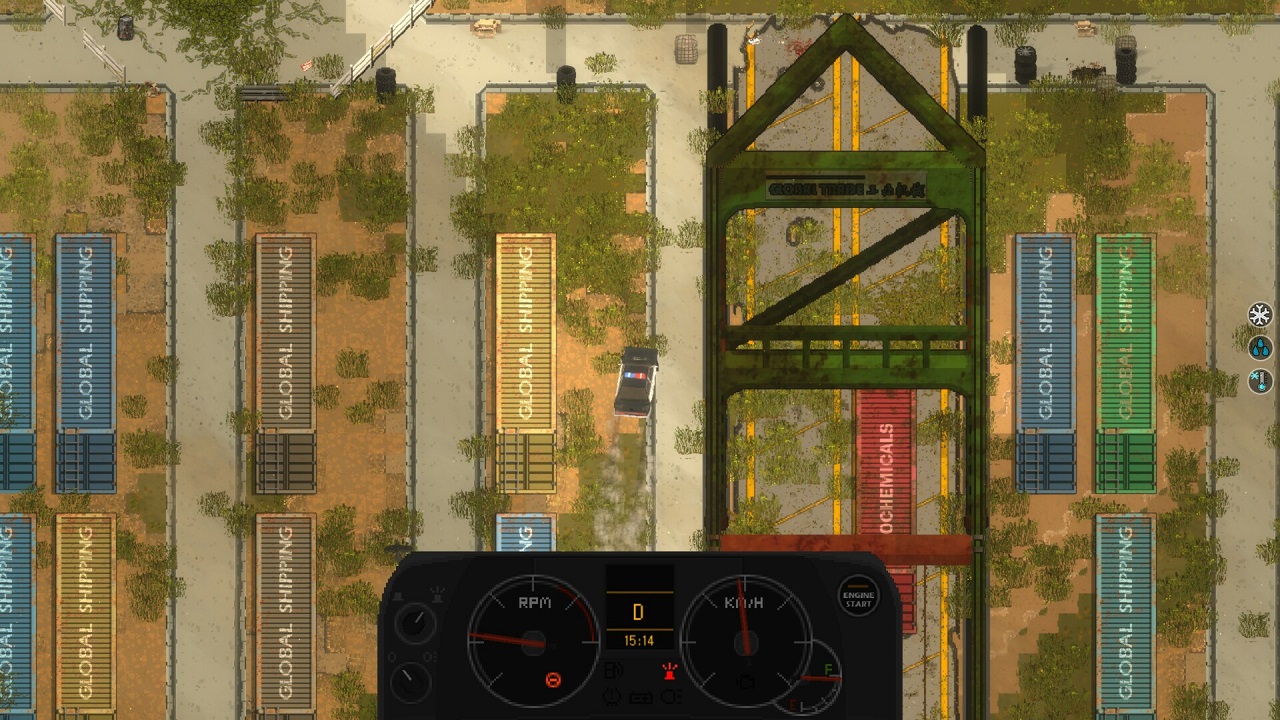Screen dimensions: 1280x720
Task: Turn the lightbar lights knob
Action: click(x=414, y=622)
